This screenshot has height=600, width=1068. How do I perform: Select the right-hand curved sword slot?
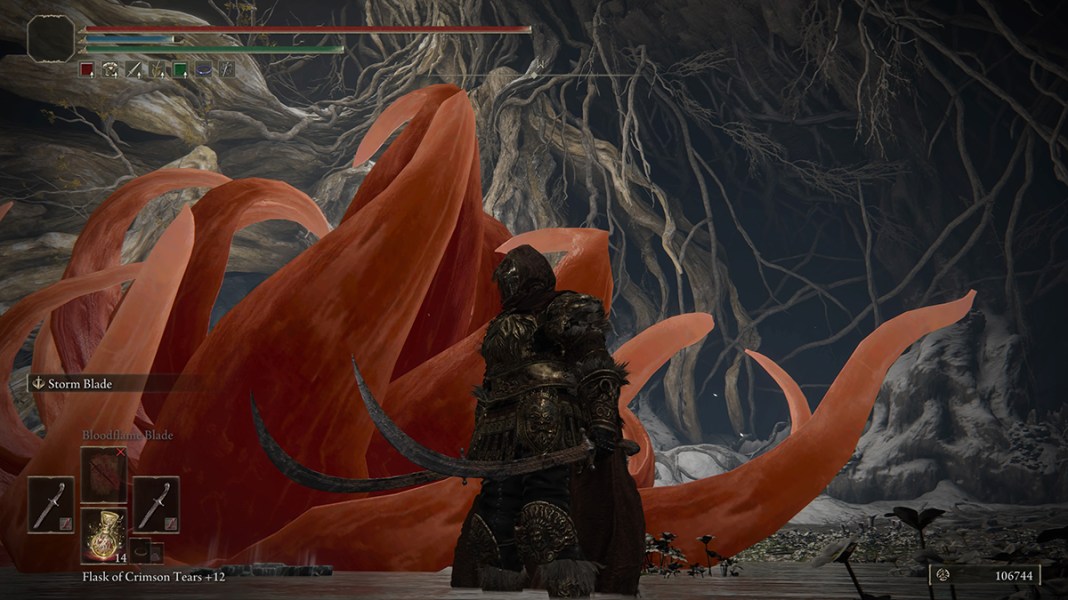(156, 505)
